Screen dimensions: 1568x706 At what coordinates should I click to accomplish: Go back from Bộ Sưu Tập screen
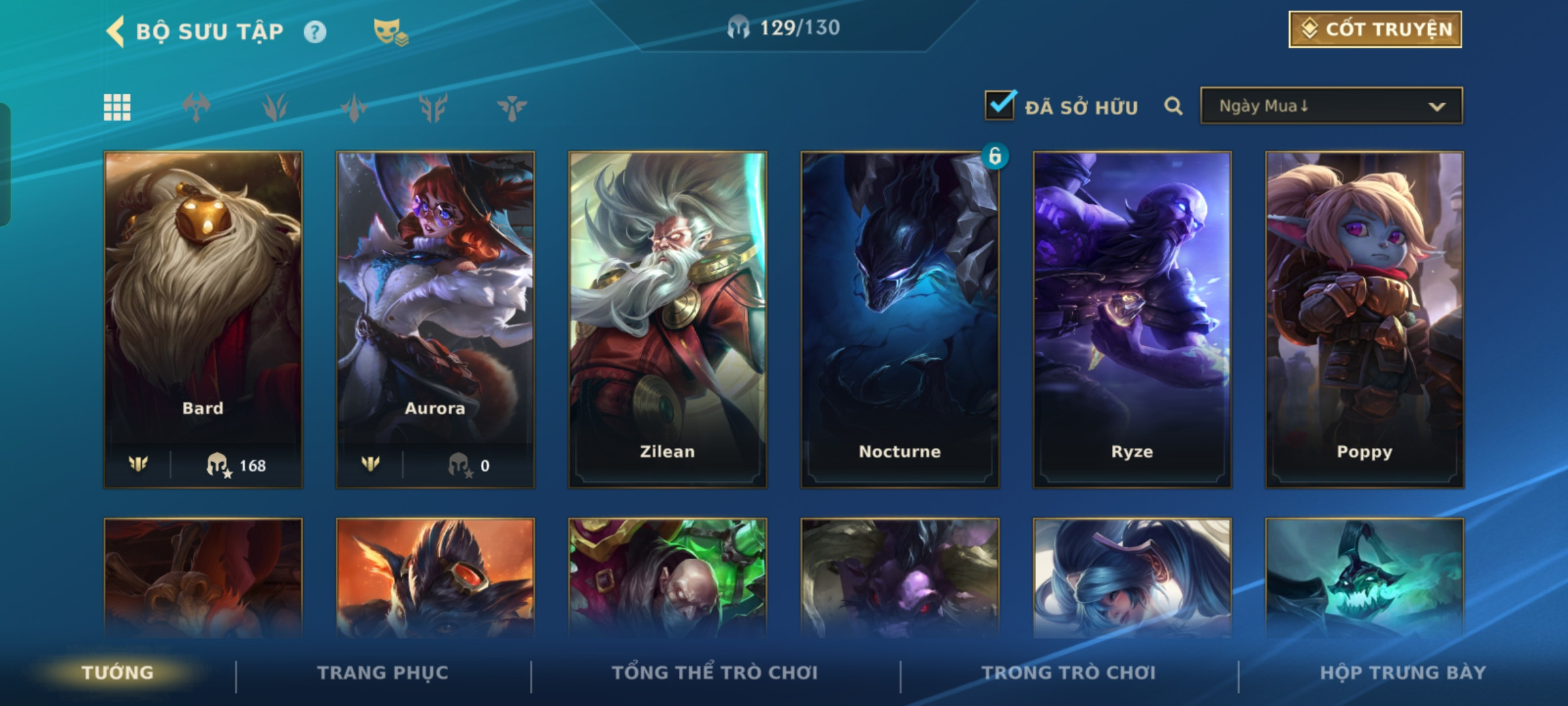coord(116,31)
